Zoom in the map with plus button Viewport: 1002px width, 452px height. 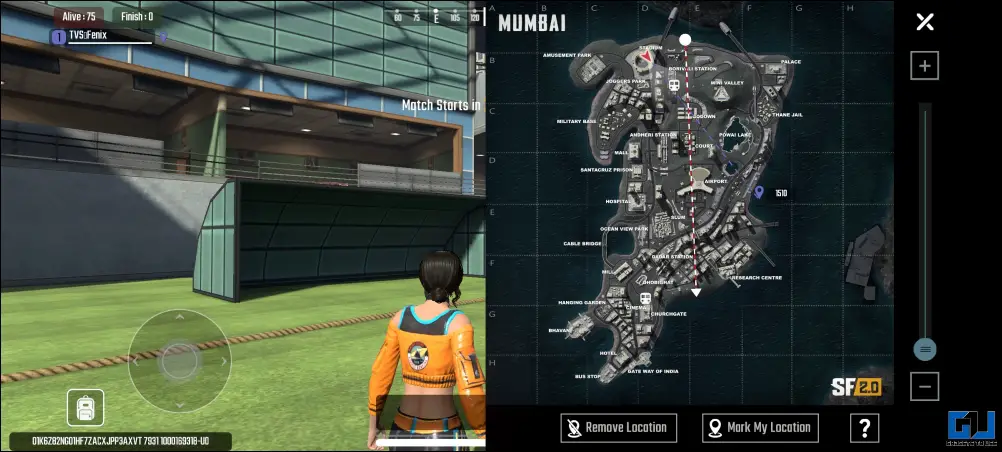tap(925, 66)
